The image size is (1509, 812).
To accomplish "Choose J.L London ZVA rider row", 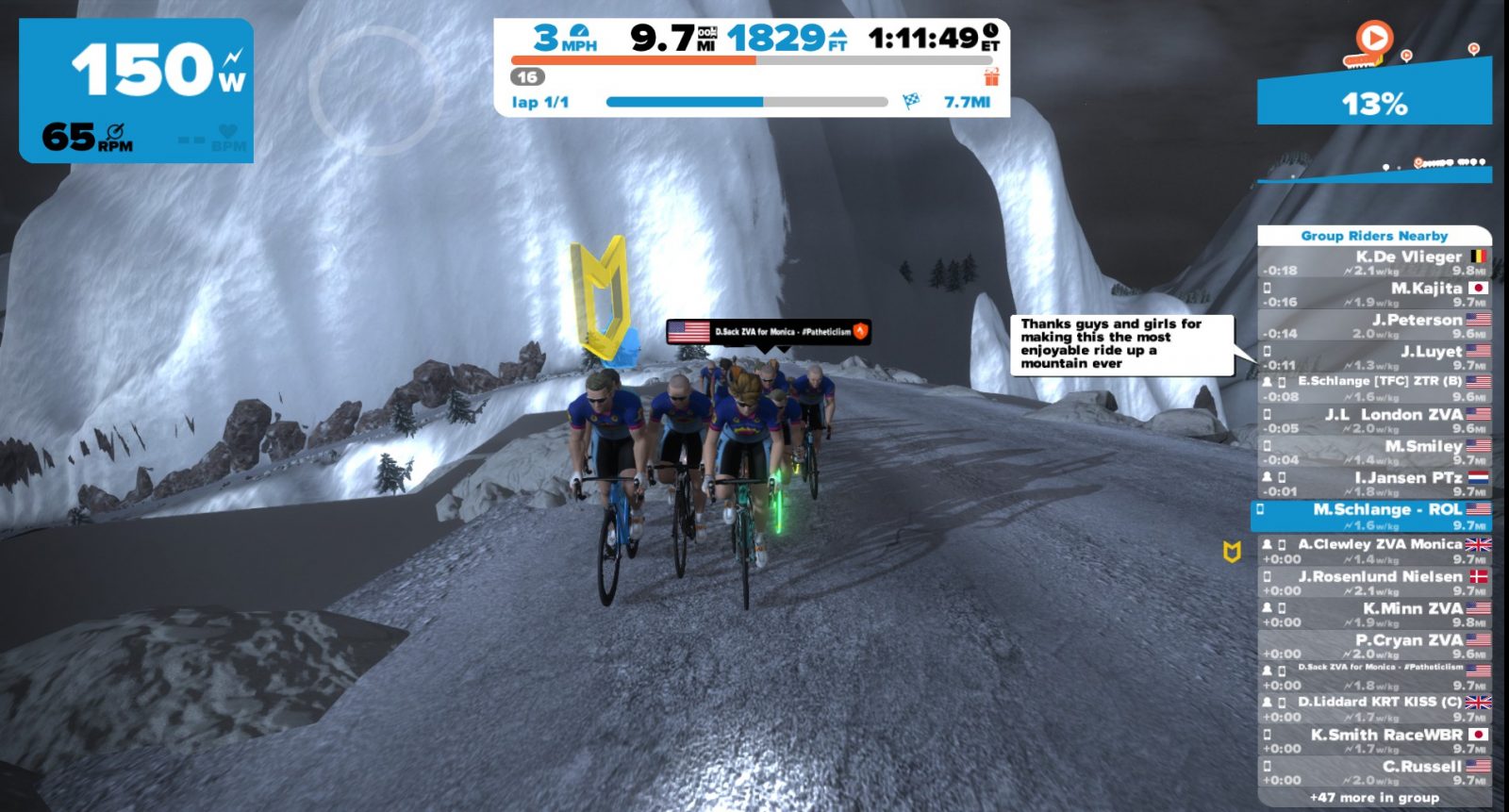I will point(1375,421).
